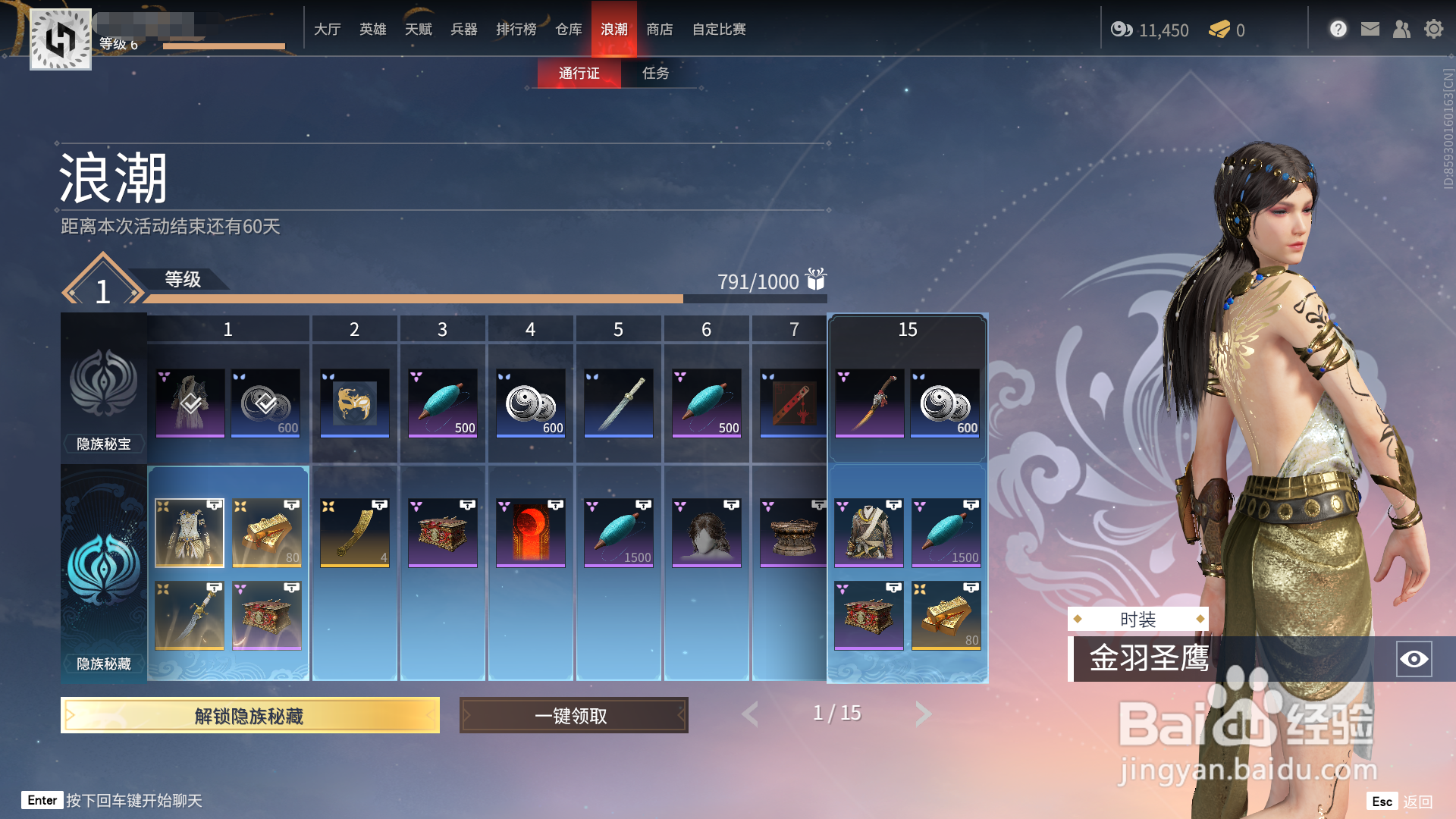The height and width of the screenshot is (819, 1456).
Task: Open the 兵器 menu item
Action: (463, 29)
